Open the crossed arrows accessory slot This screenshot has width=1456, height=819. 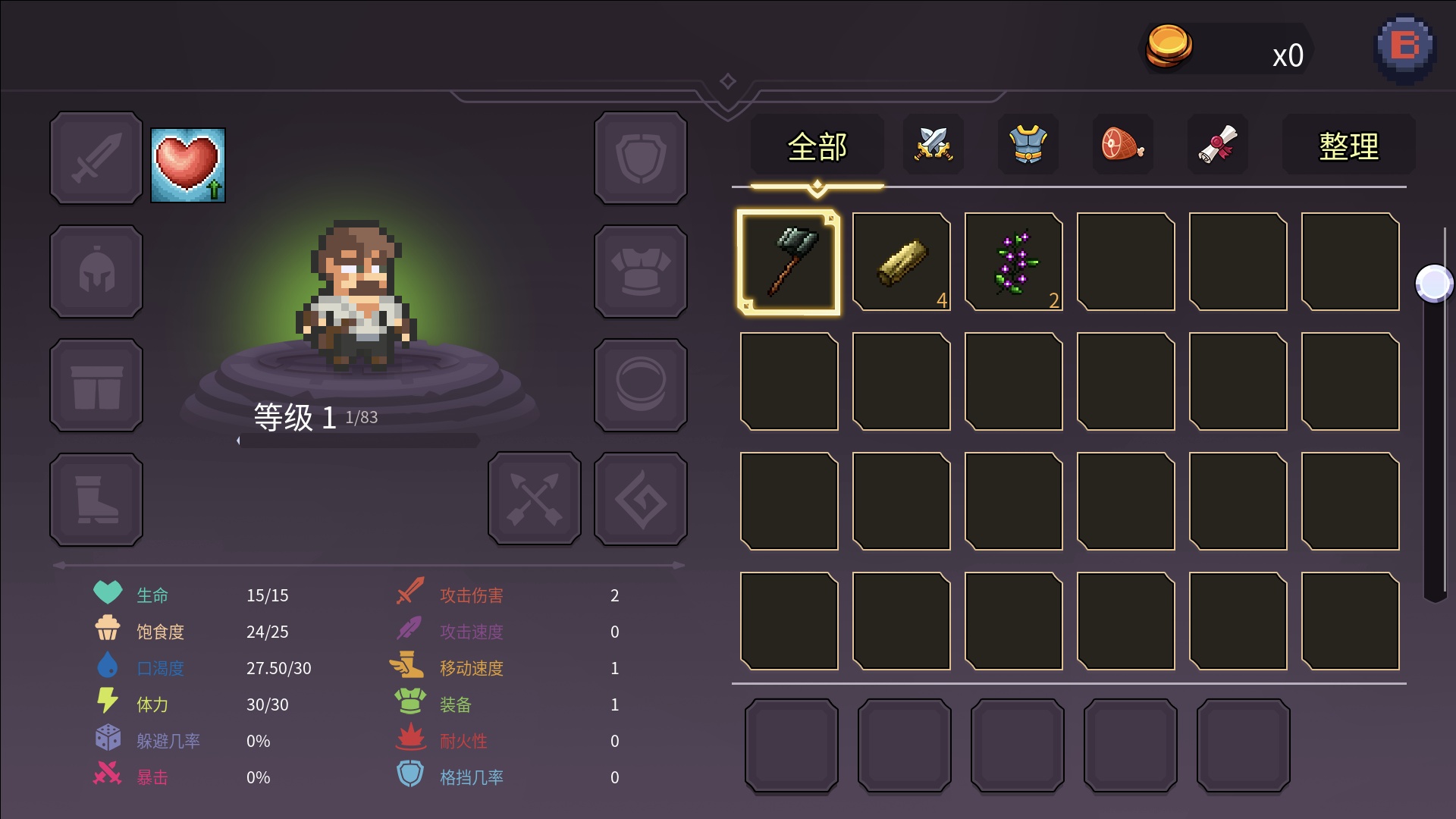(x=535, y=499)
